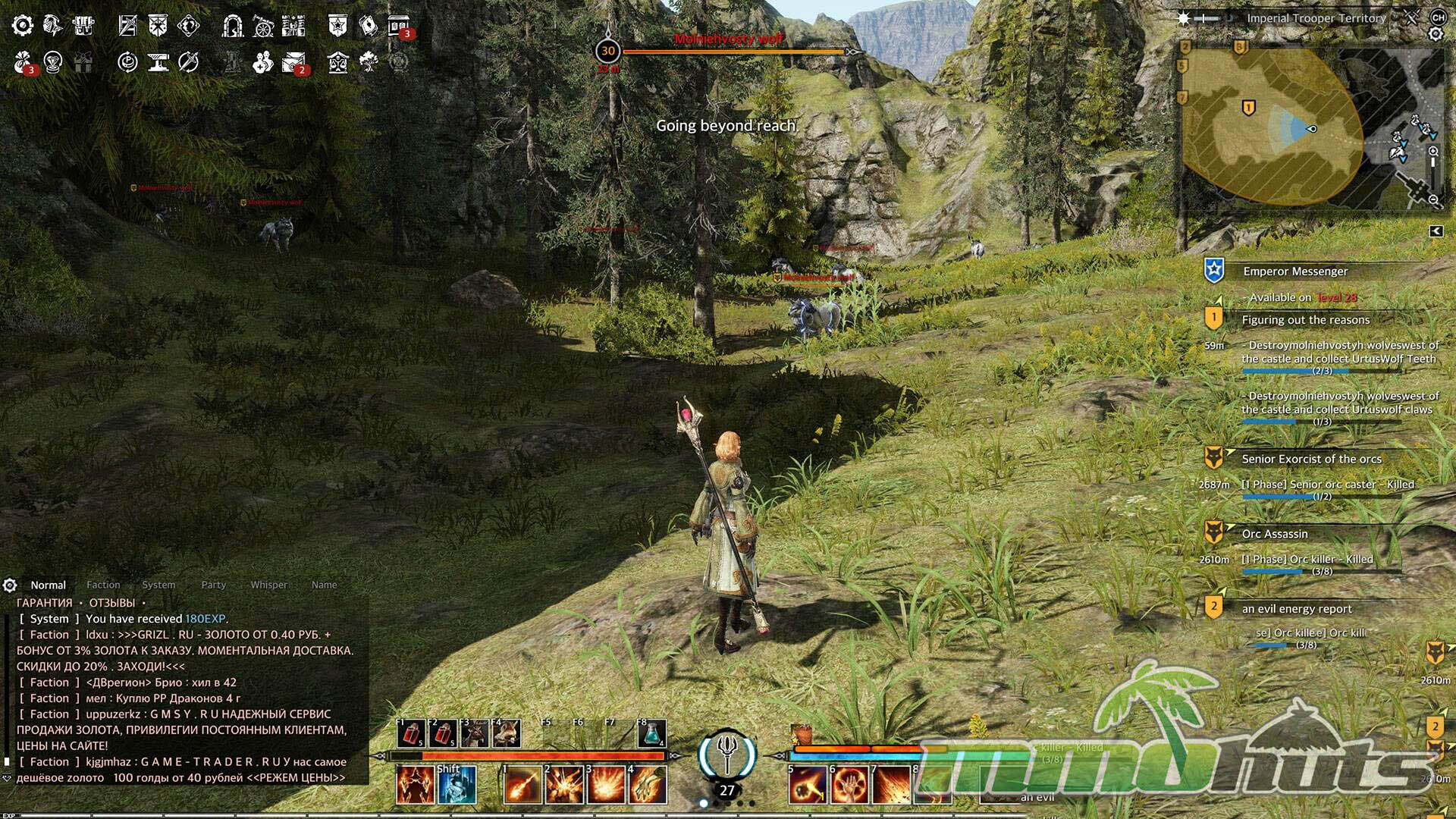This screenshot has width=1456, height=819.
Task: Open chat settings gear icon
Action: [10, 585]
